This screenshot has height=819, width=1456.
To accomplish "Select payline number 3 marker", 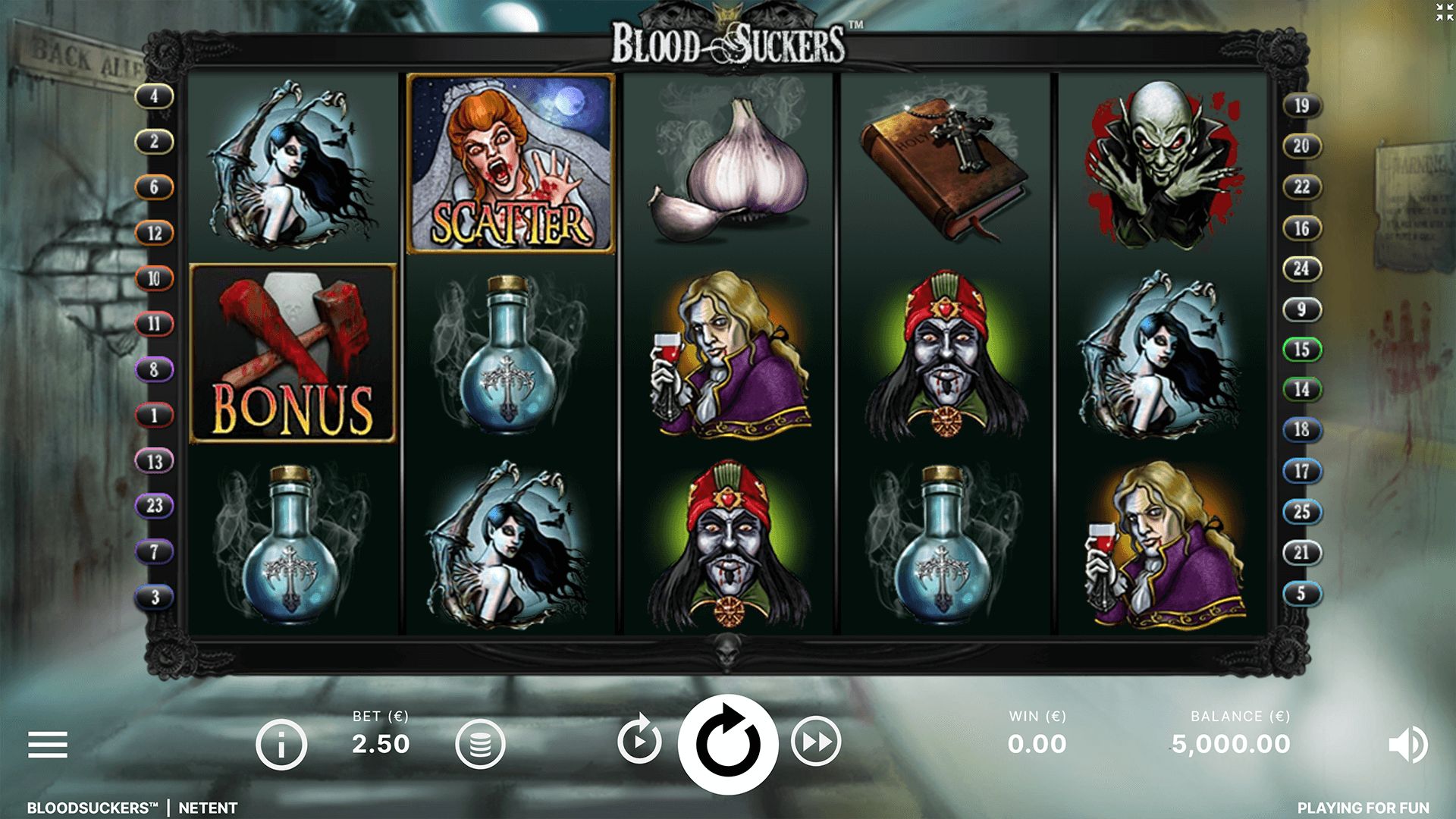I will pos(155,597).
